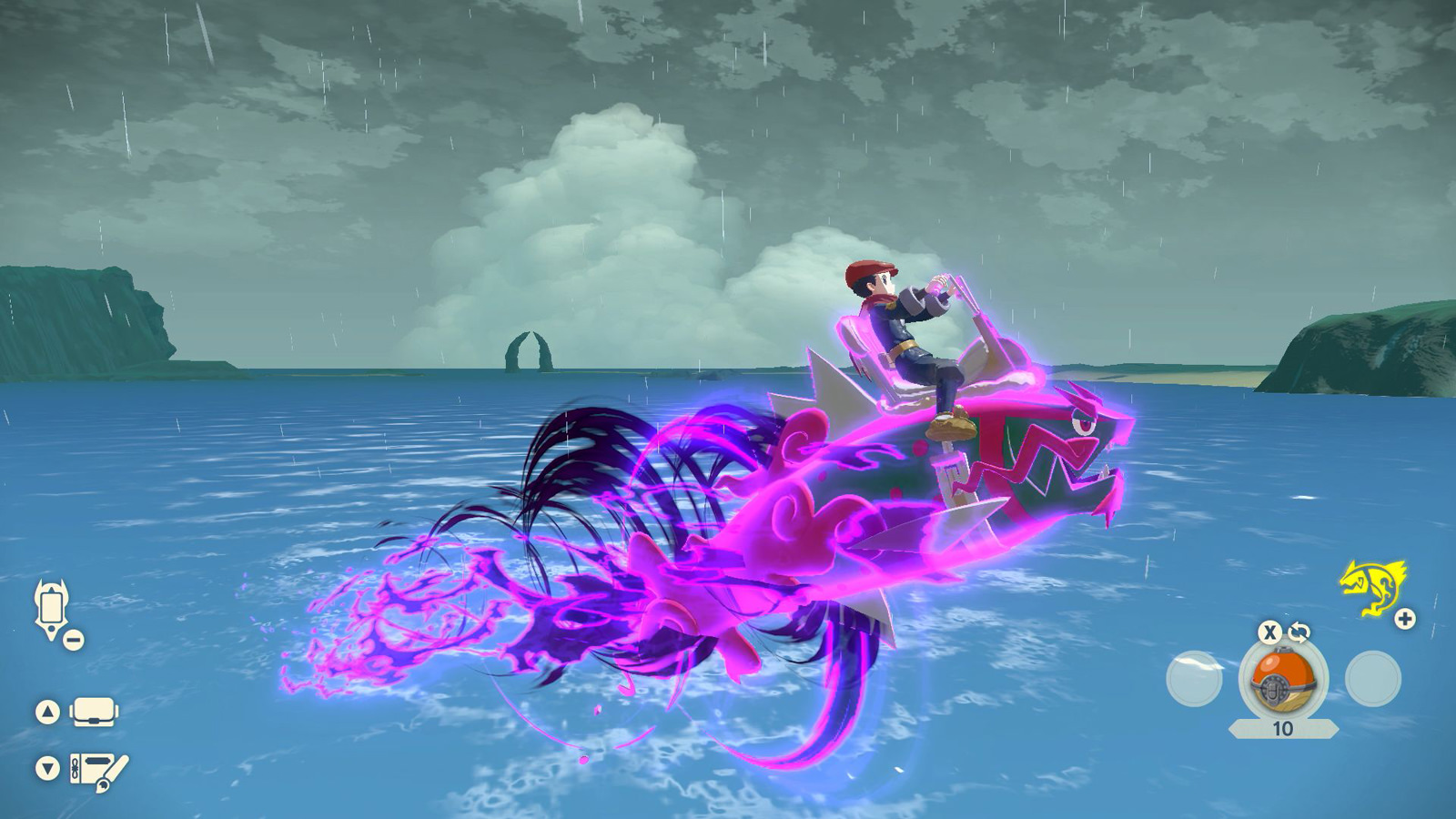This screenshot has width=1456, height=819.
Task: Select the Arc Phone map icon
Action: click(50, 606)
